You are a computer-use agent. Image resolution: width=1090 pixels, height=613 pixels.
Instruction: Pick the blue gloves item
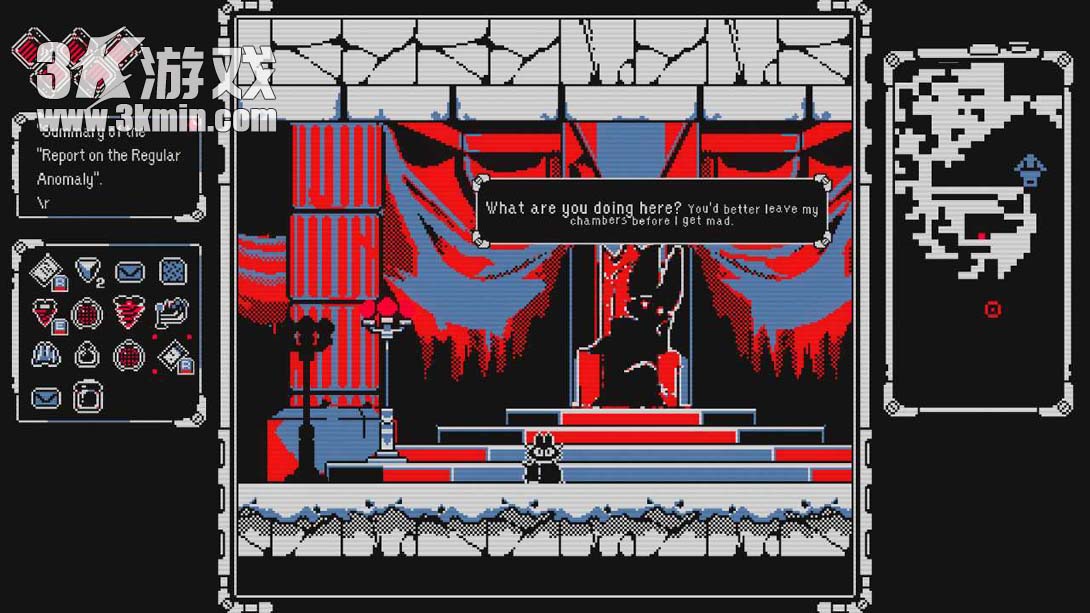(x=46, y=354)
